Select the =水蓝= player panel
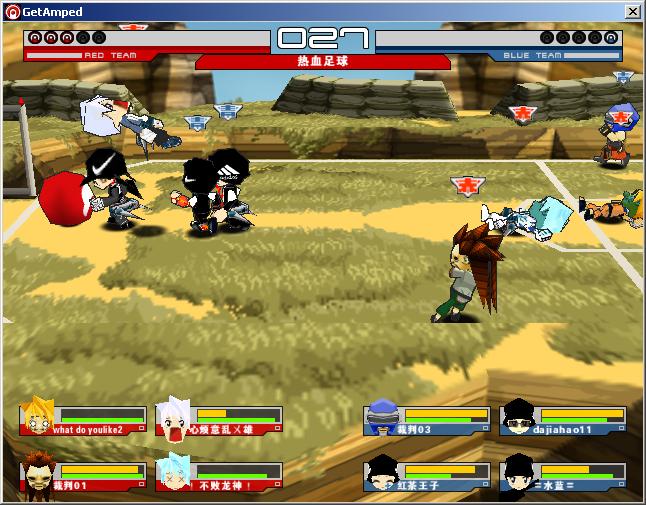 pos(563,476)
